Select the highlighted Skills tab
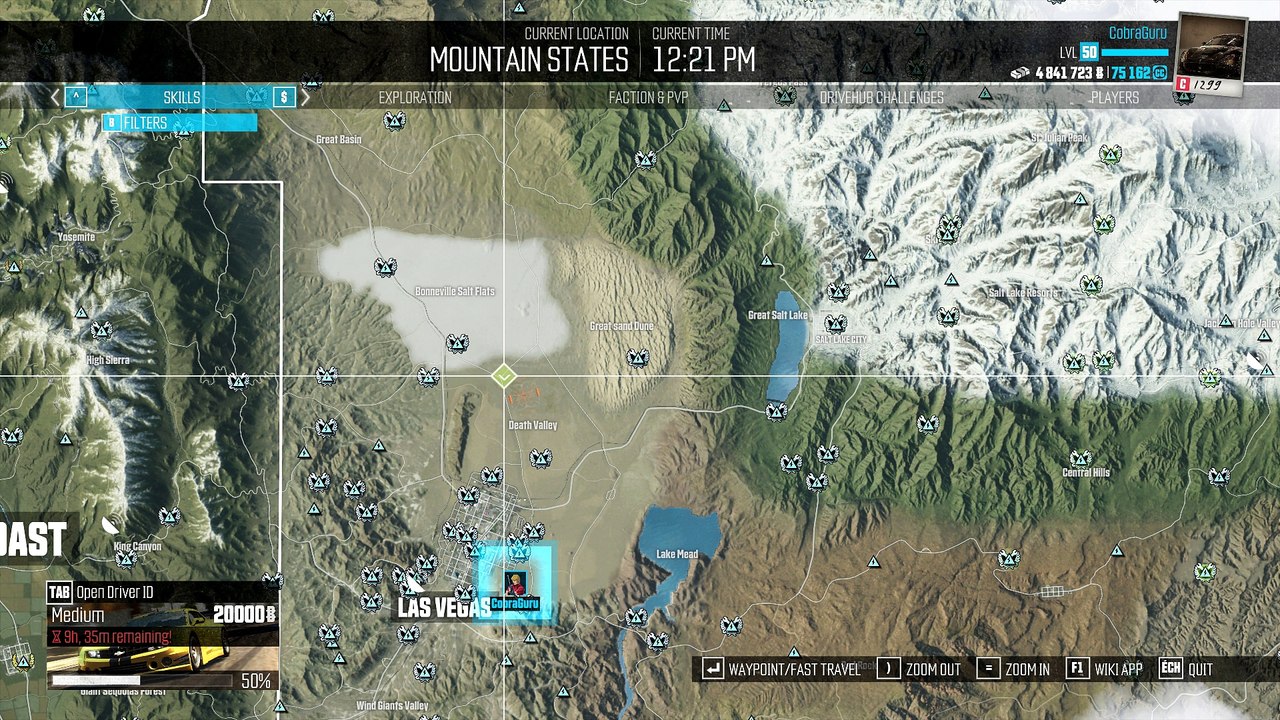Screen dimensions: 1280x720 (182, 97)
